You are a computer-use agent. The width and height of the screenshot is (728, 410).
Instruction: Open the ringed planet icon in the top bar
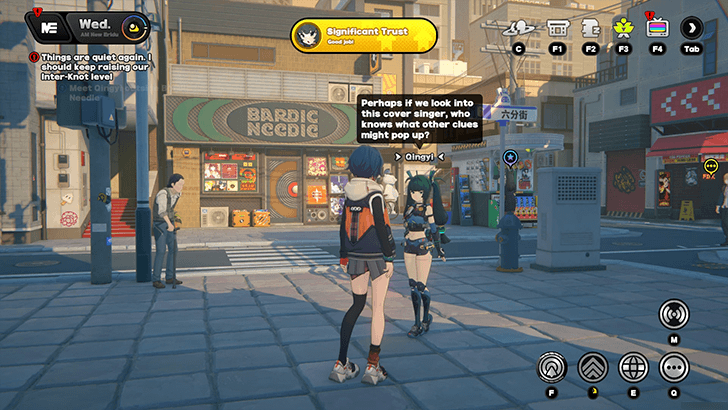(x=518, y=28)
